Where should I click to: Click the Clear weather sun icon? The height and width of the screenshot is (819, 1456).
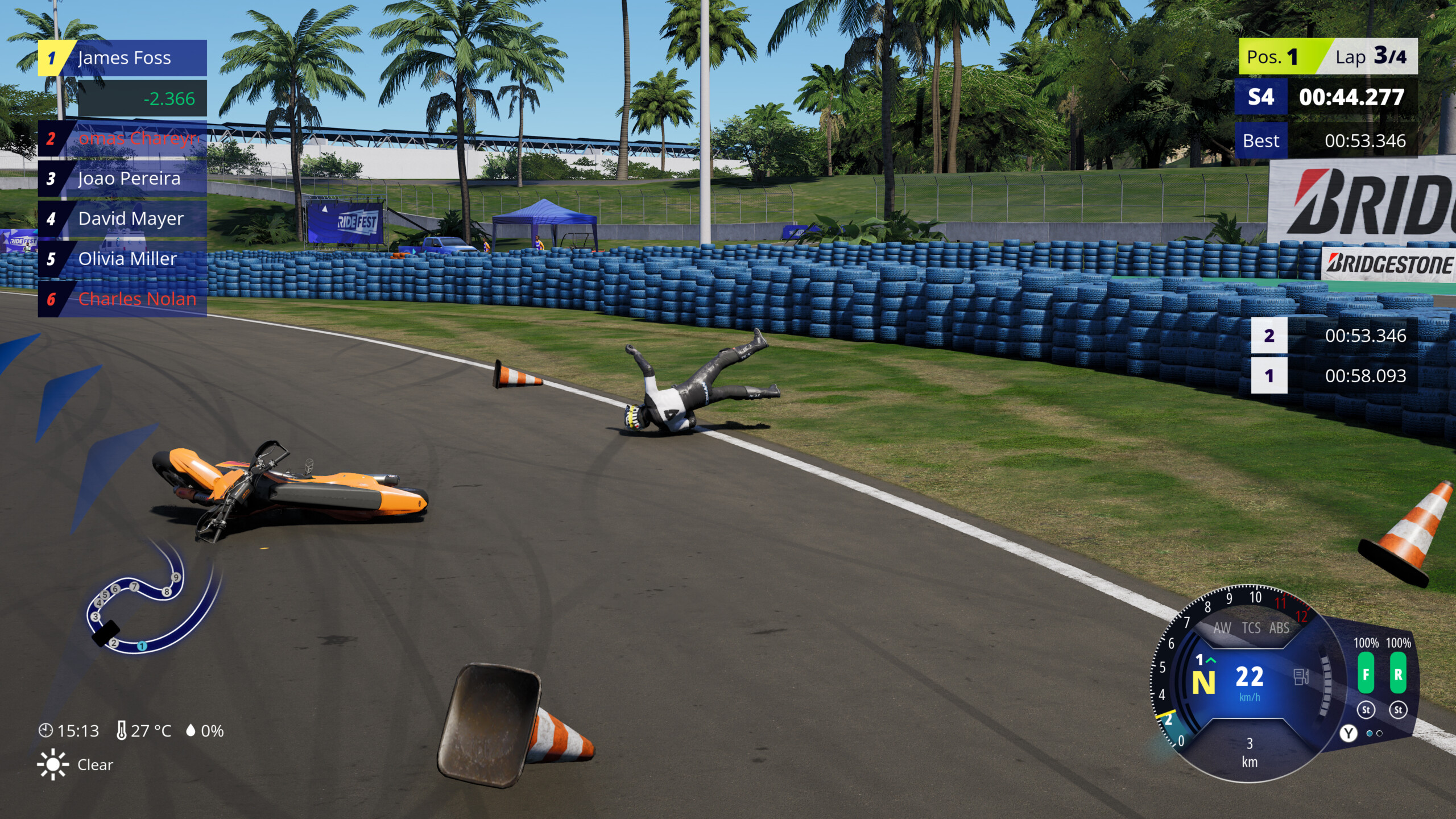(53, 764)
